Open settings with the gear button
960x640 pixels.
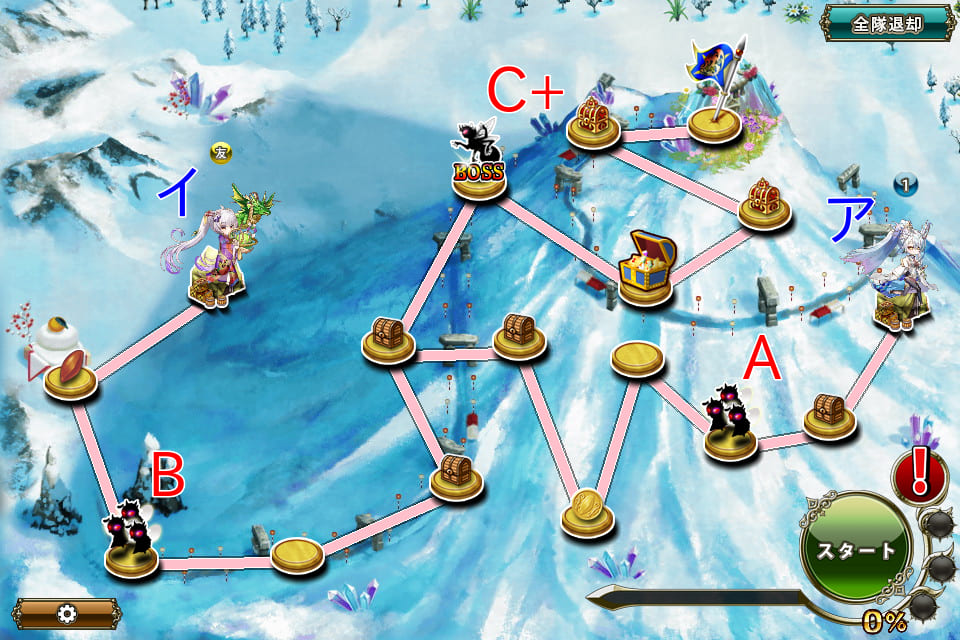point(66,613)
